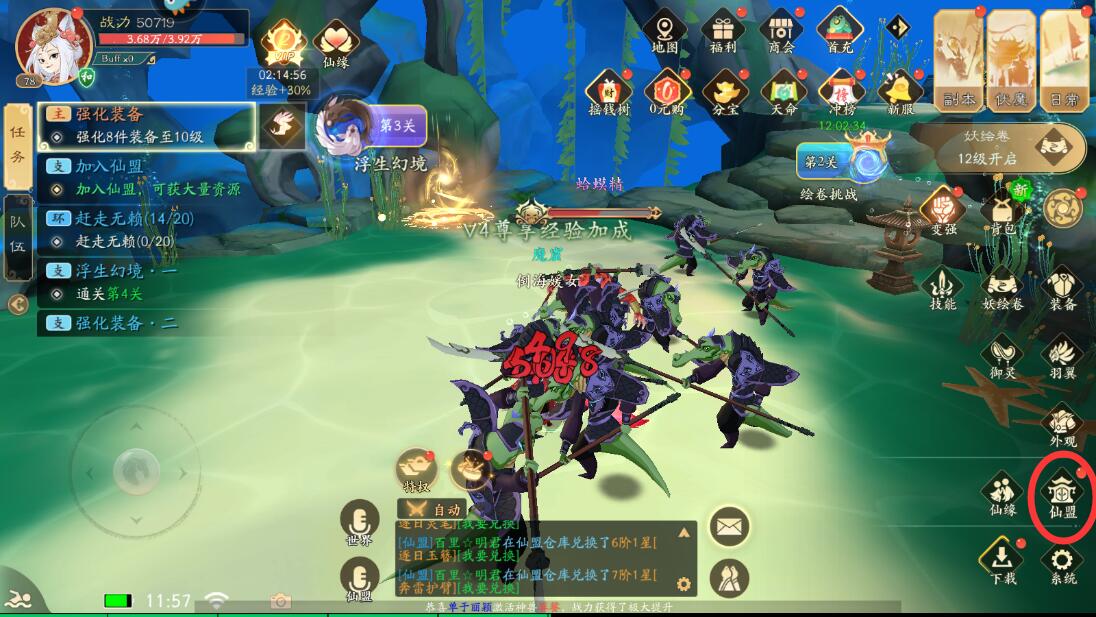Open the player character portrait
Screen dimensions: 1096x617
[x=53, y=45]
